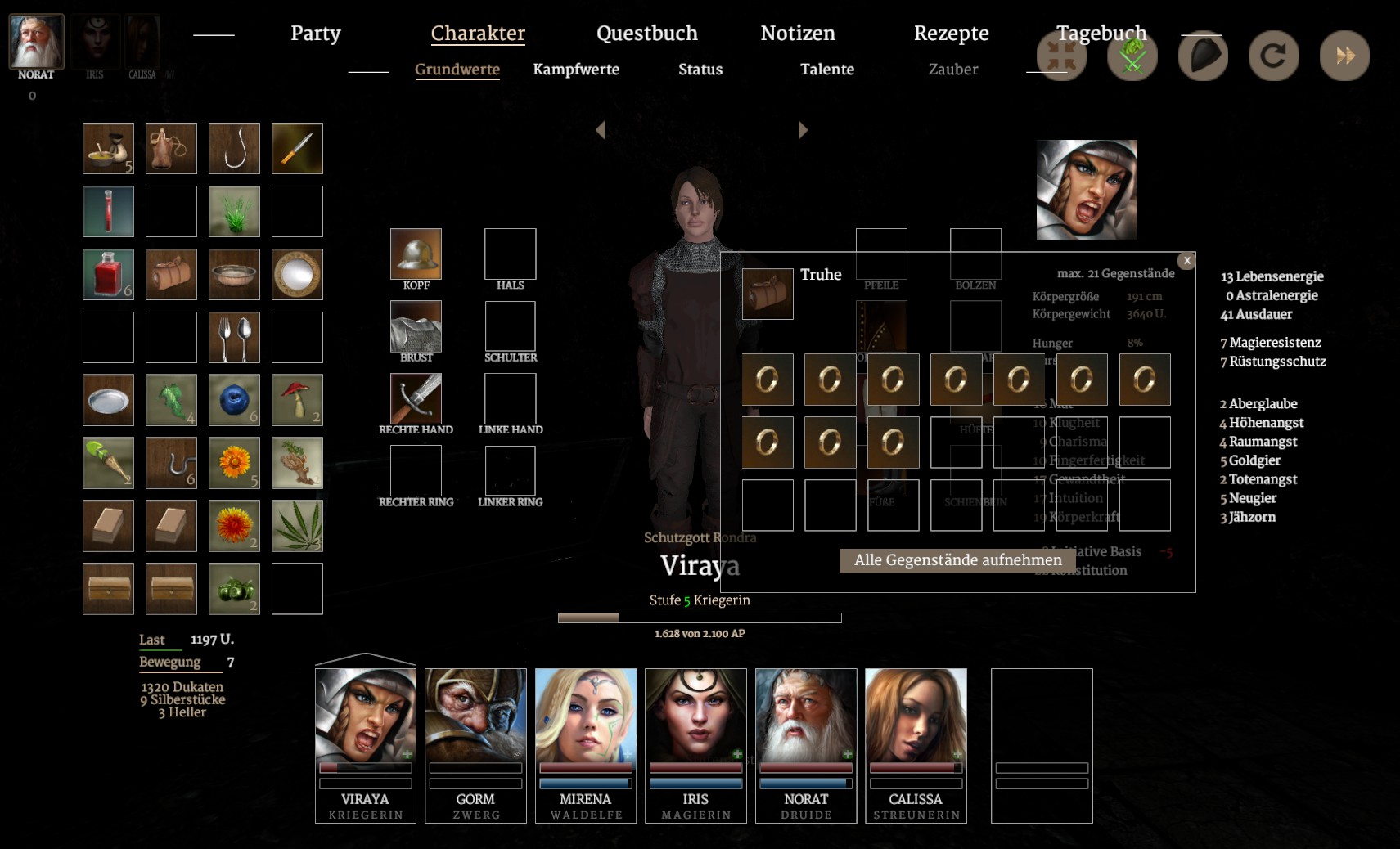Close the Truhe chest window

pos(1186,260)
